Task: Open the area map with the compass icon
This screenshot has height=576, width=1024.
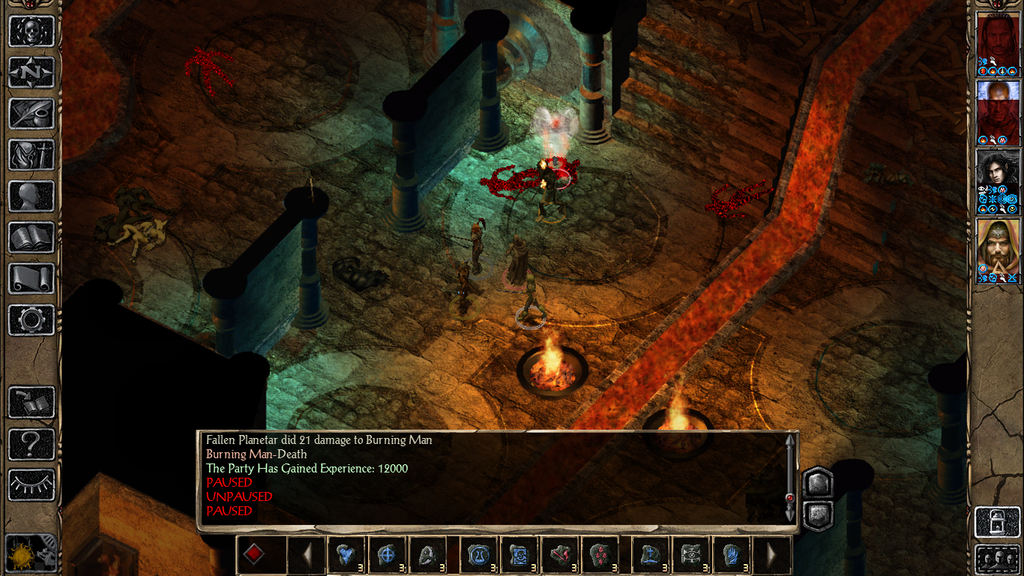Action: pos(31,72)
